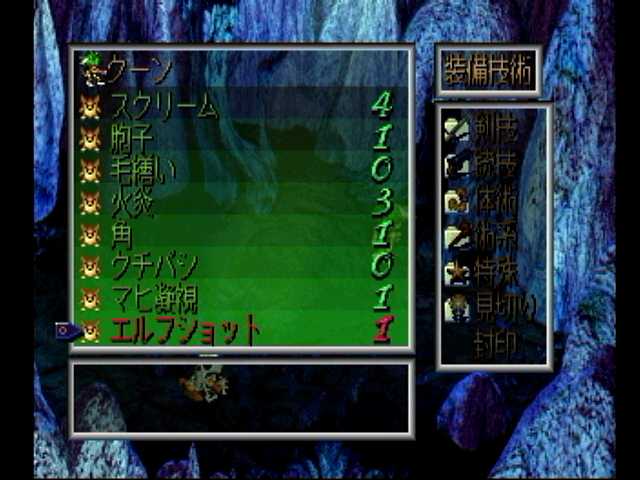This screenshot has width=640, height=480.
Task: Select the 火炎 ability row
Action: [130, 201]
